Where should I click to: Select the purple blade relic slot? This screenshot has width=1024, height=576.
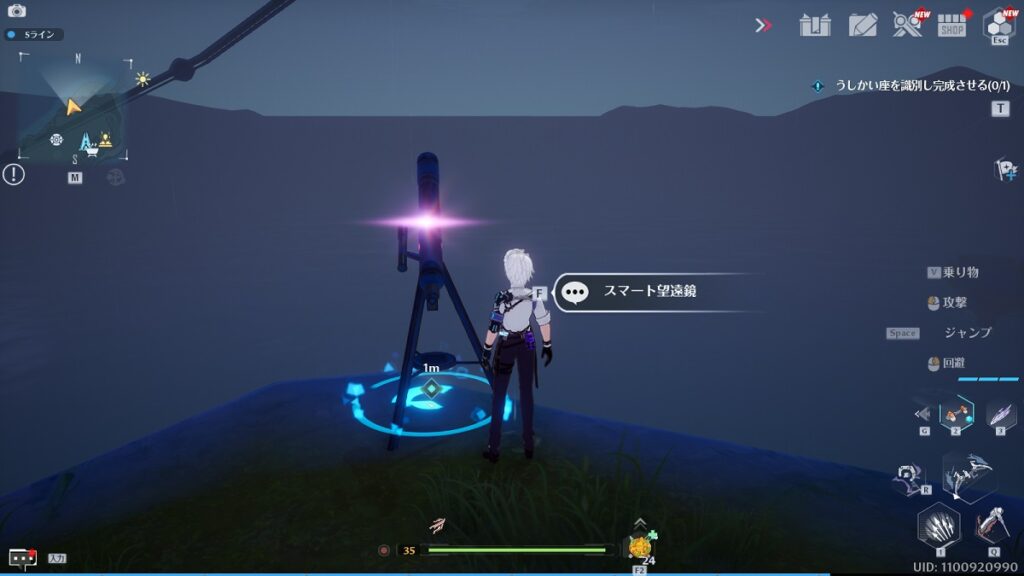(x=1001, y=413)
